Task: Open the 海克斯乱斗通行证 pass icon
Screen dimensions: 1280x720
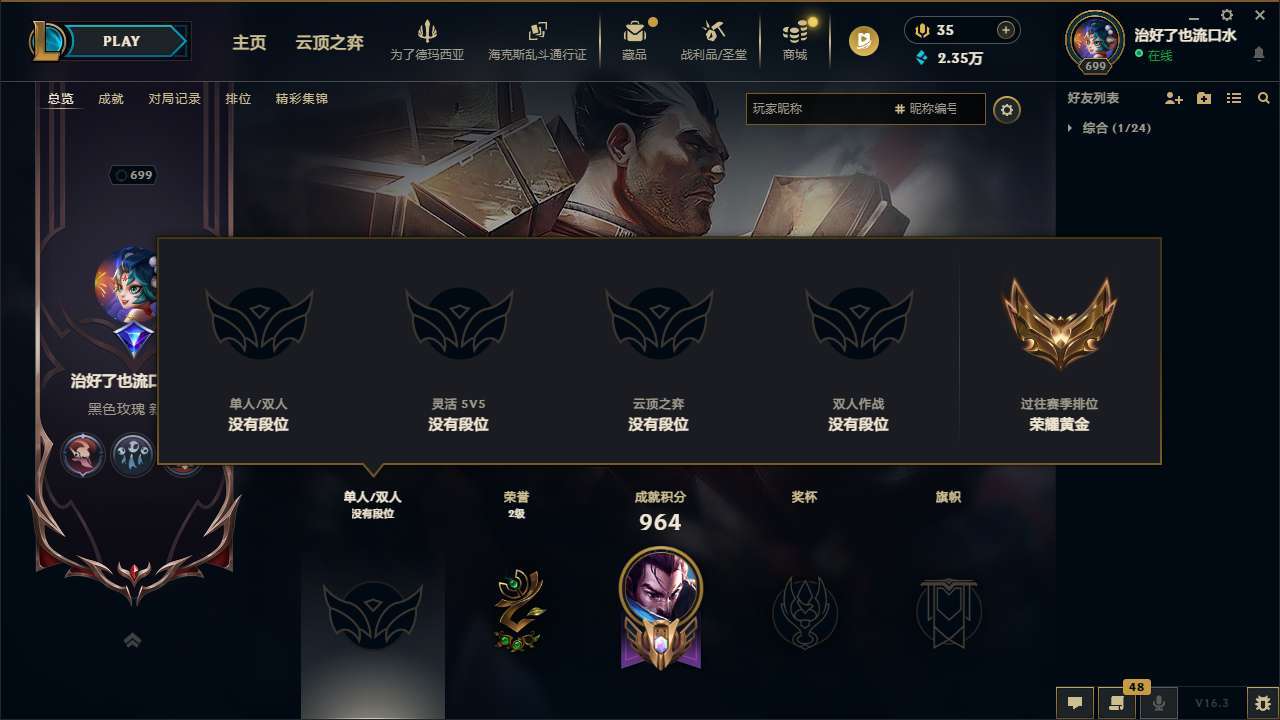Action: 540,40
